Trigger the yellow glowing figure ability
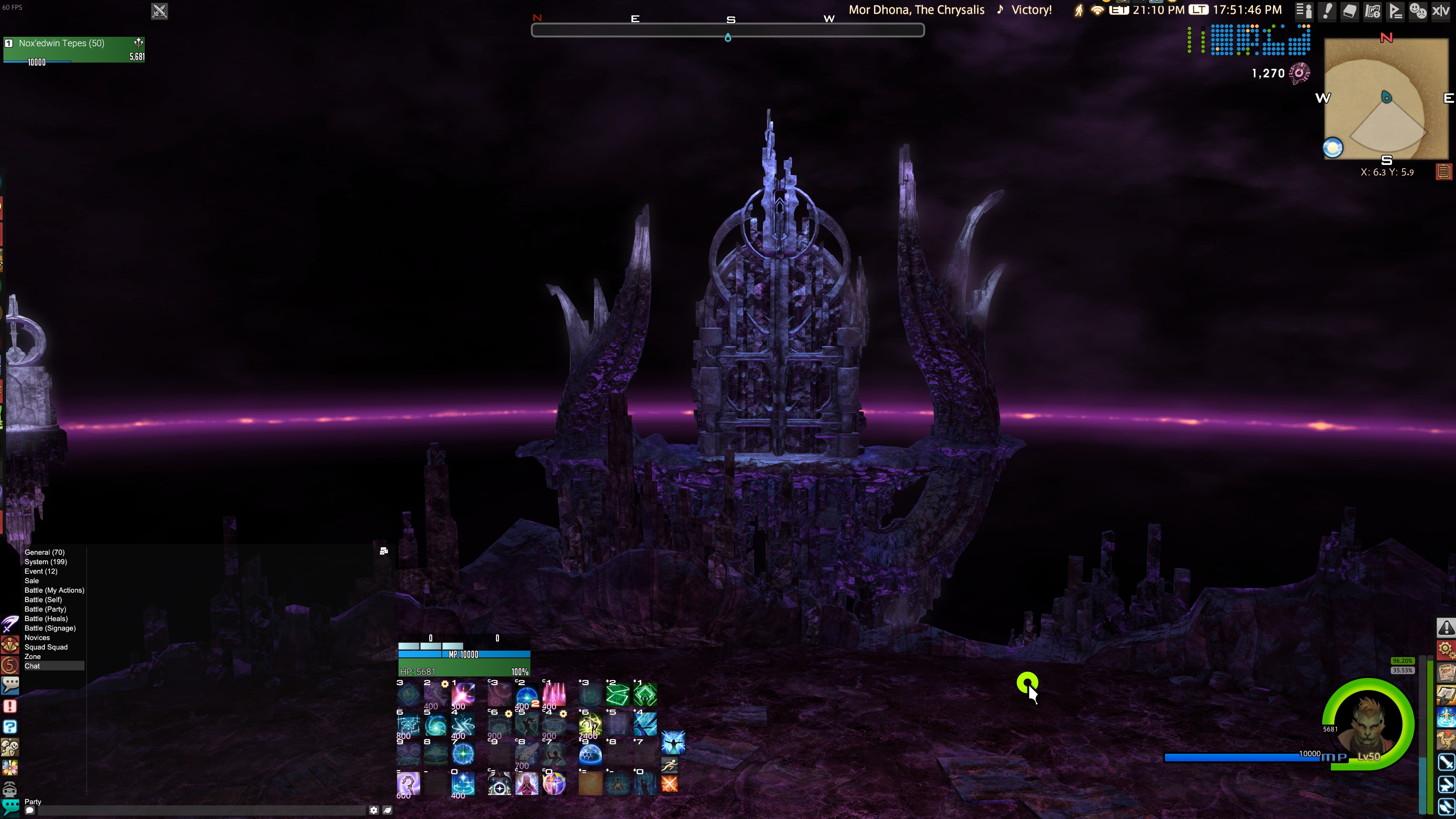The height and width of the screenshot is (819, 1456). point(590,724)
